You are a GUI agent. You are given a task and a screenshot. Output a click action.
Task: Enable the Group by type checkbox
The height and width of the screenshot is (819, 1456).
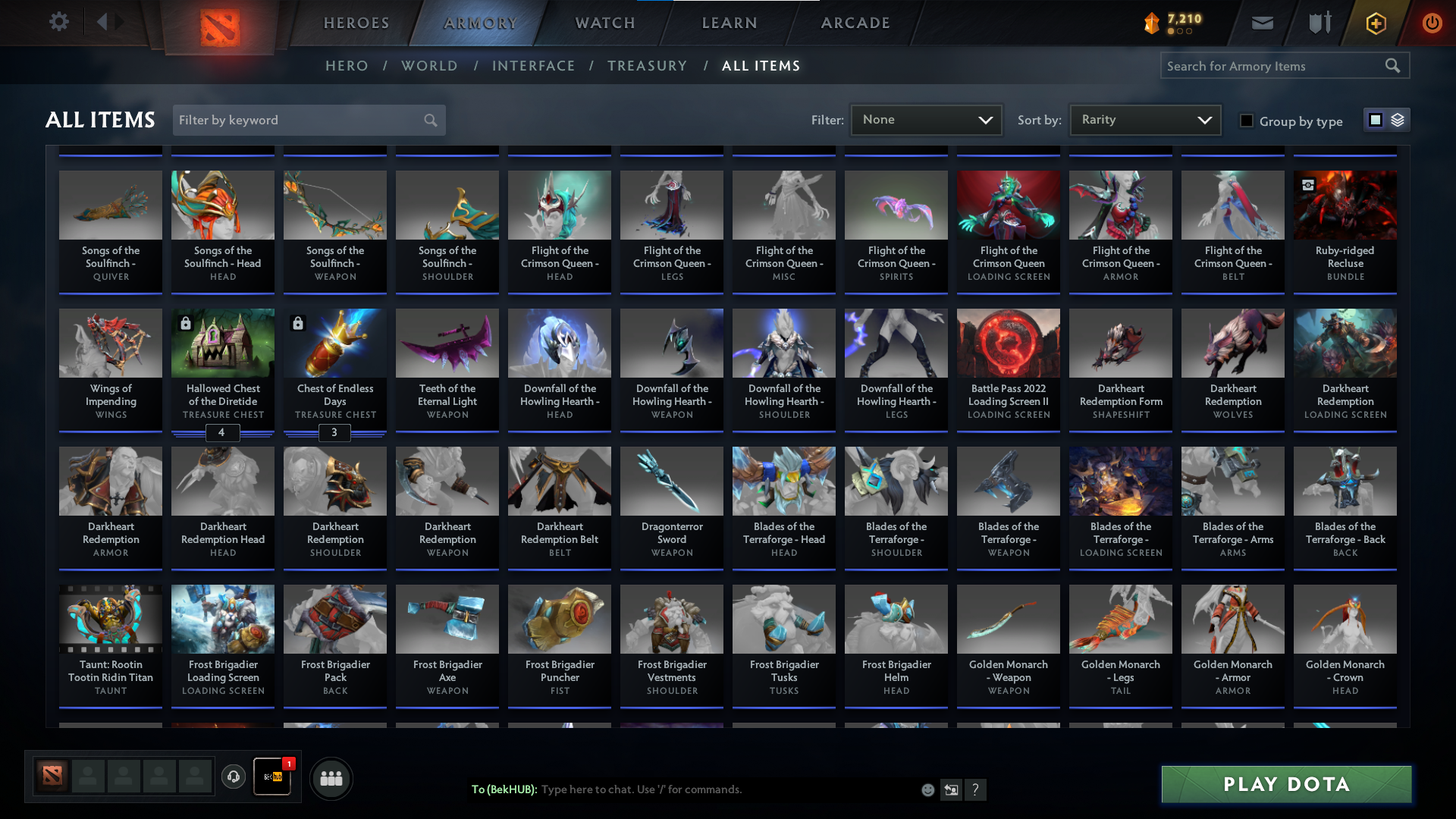[x=1247, y=121]
